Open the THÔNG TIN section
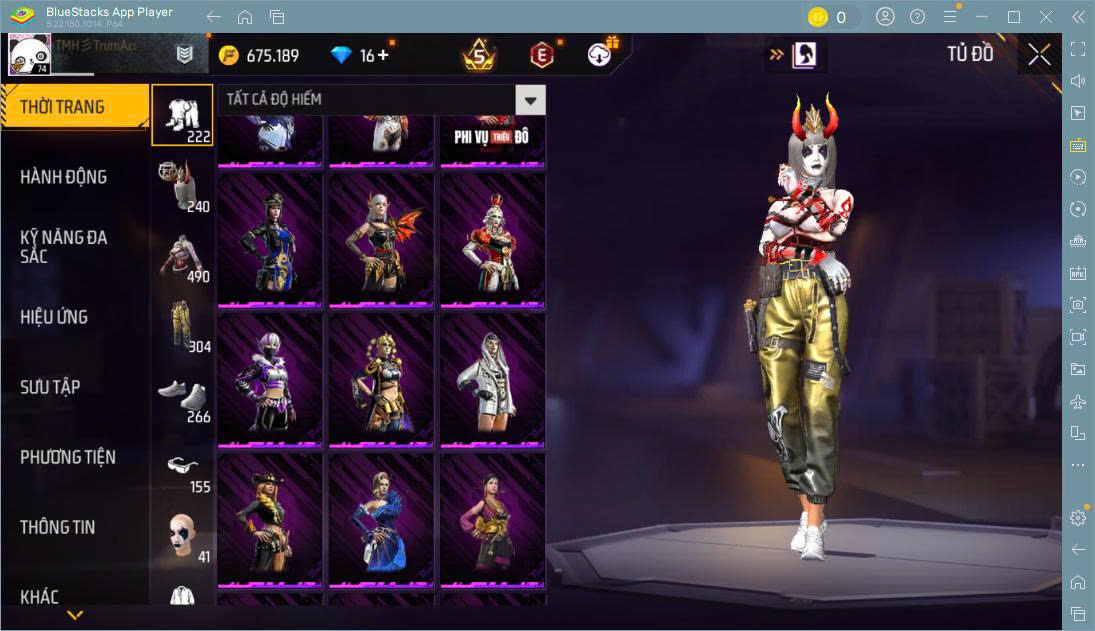Image resolution: width=1095 pixels, height=631 pixels. (58, 527)
